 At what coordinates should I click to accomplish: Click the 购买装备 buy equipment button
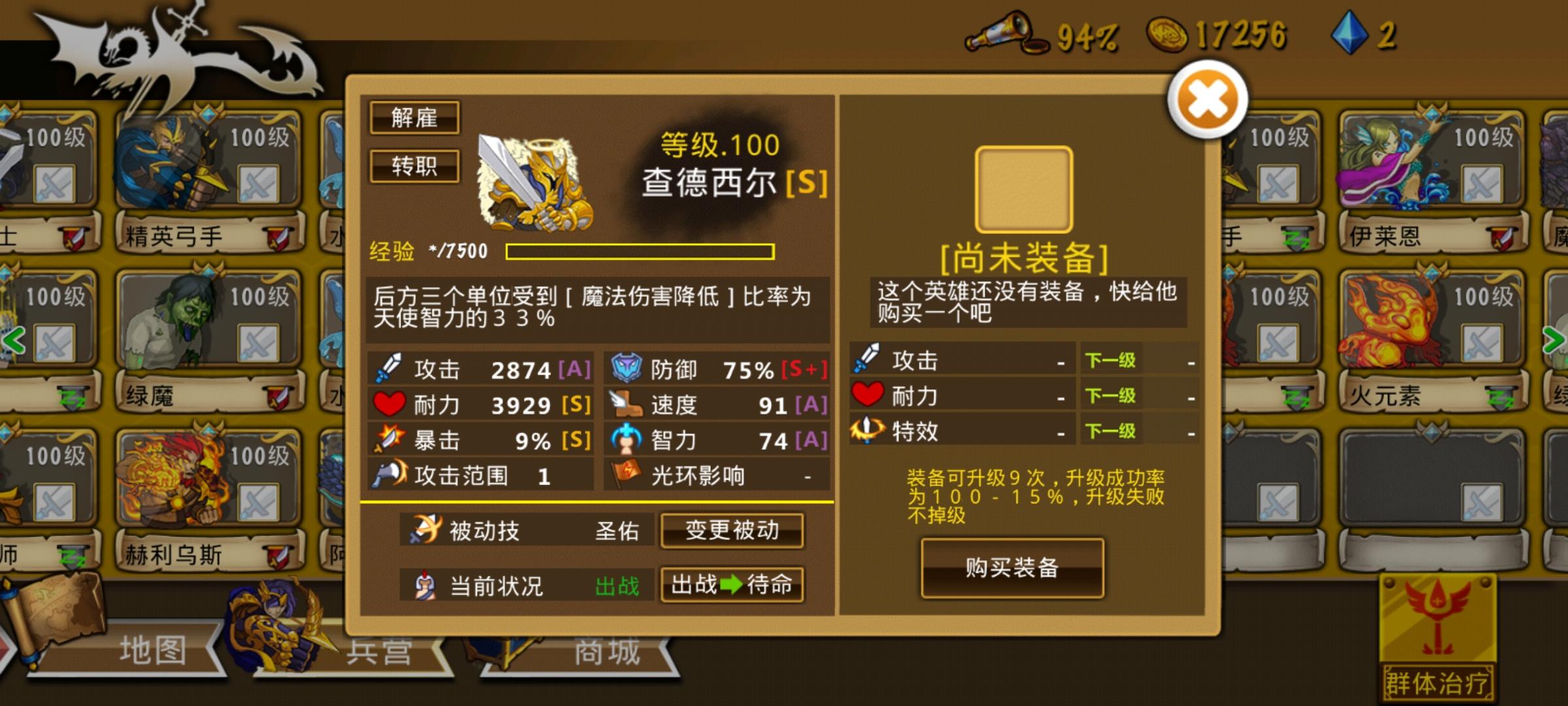tap(1013, 569)
